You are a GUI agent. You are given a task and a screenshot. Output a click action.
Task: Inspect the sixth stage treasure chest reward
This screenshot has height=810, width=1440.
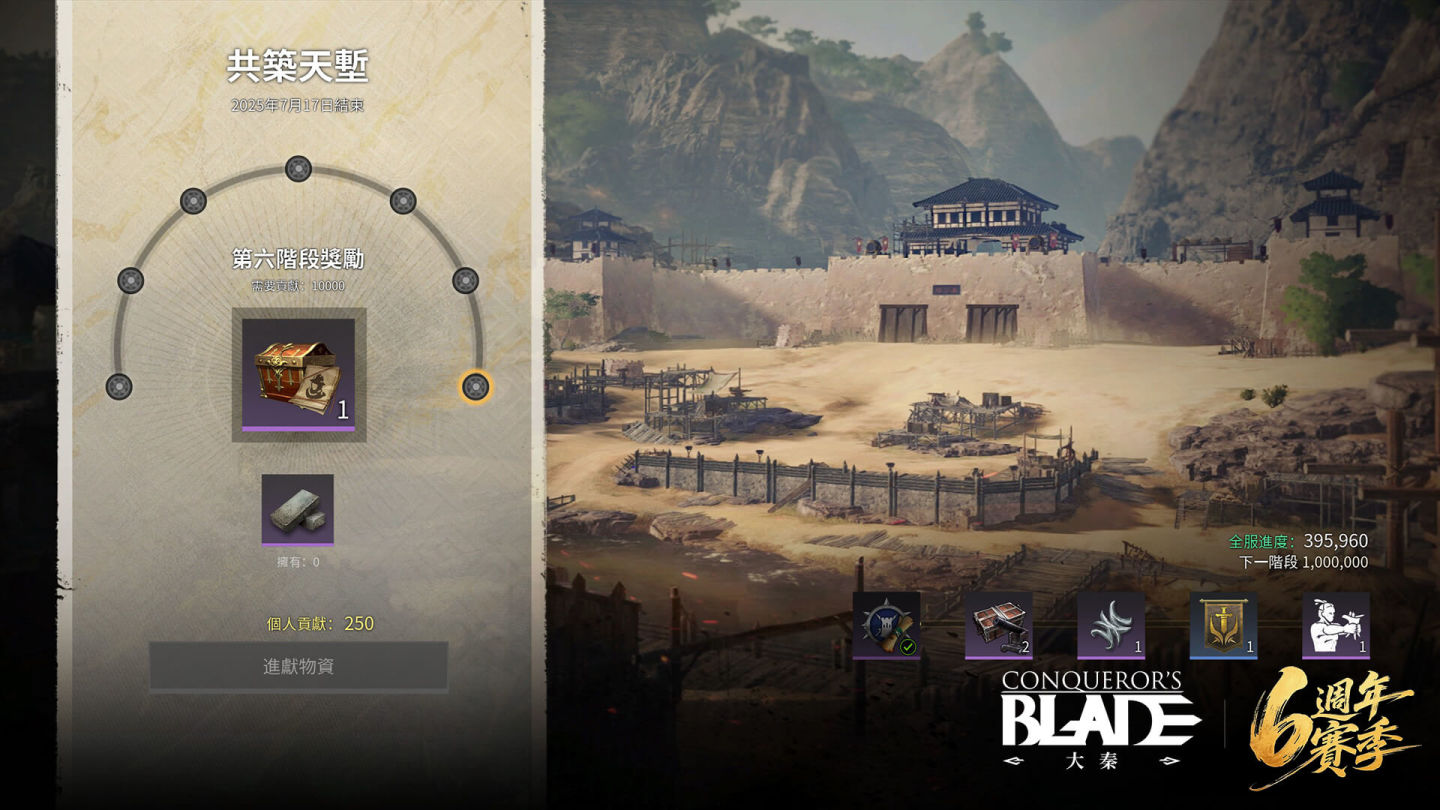point(299,374)
